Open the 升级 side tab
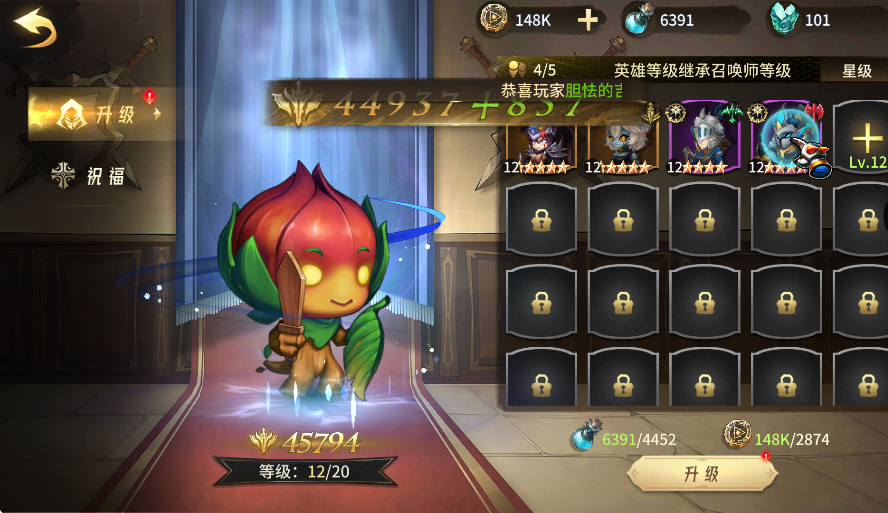Viewport: 888px width, 513px height. 98,113
